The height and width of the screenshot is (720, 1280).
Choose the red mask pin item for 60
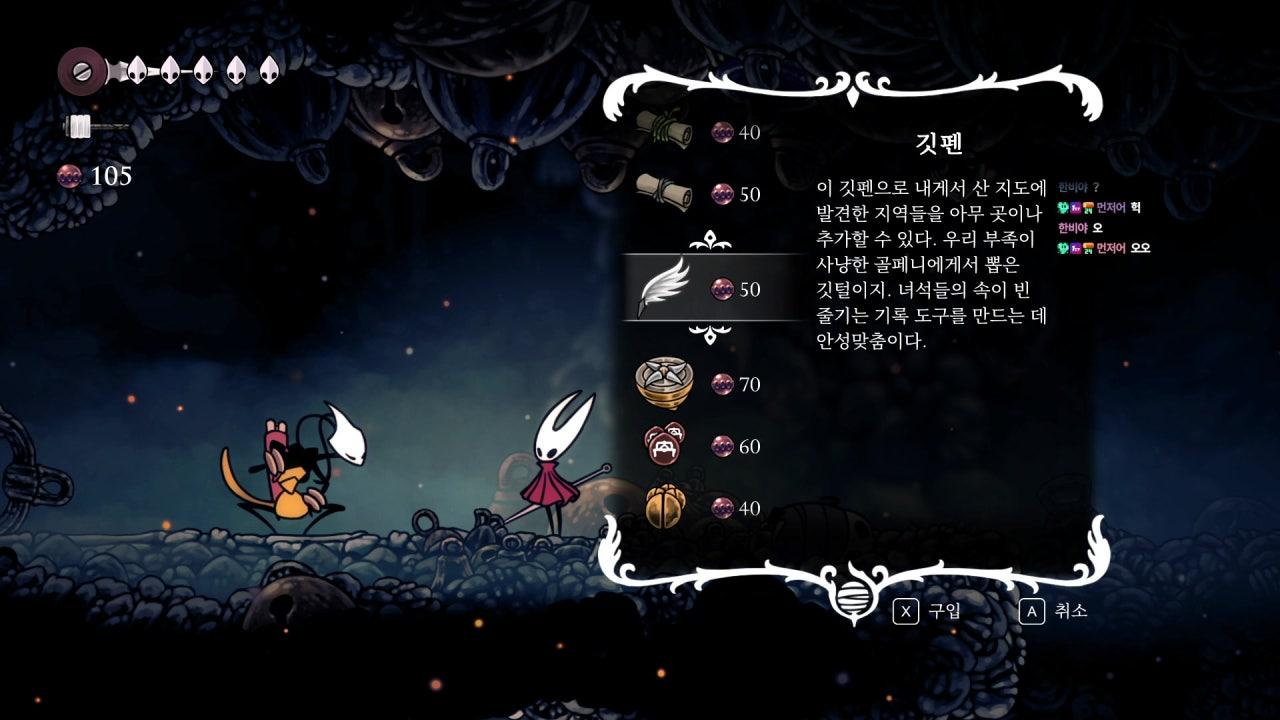[x=664, y=445]
